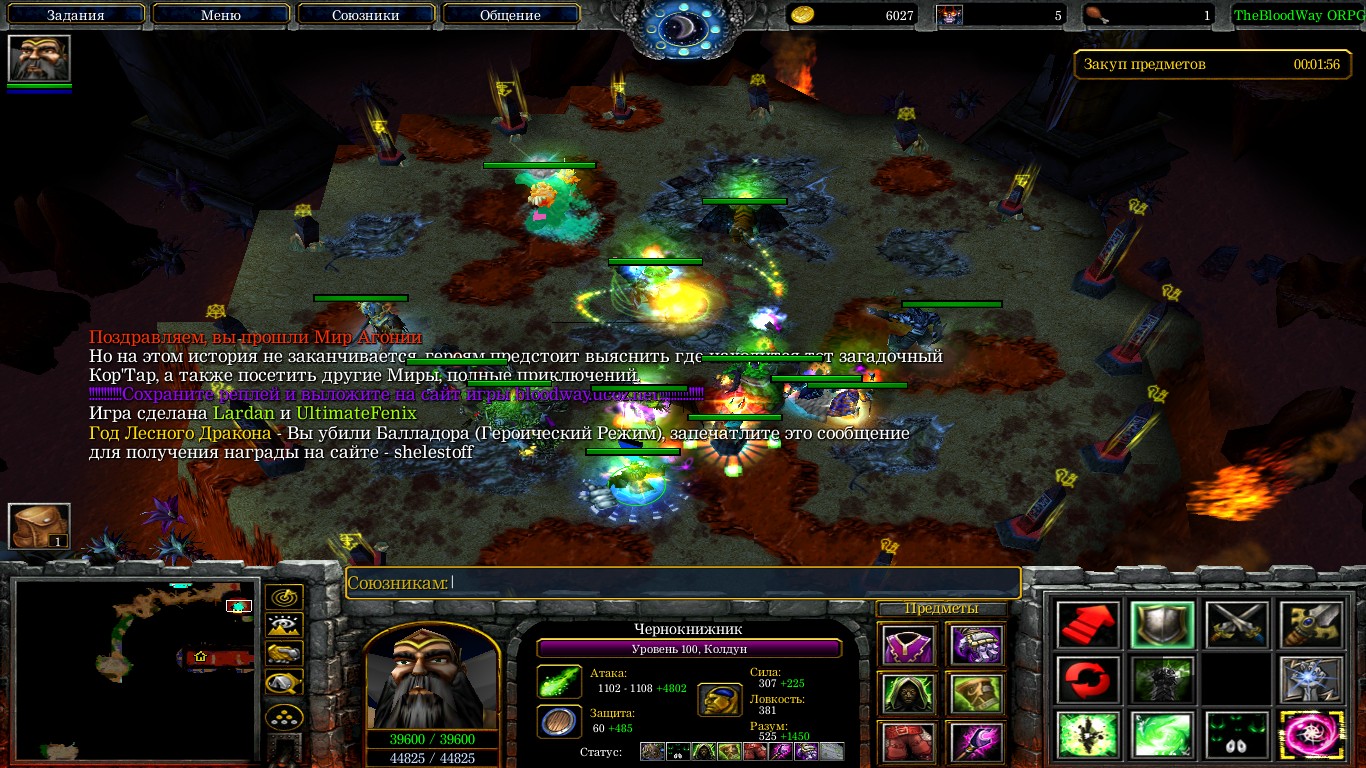Toggle the minimap terrain display button

[x=284, y=626]
